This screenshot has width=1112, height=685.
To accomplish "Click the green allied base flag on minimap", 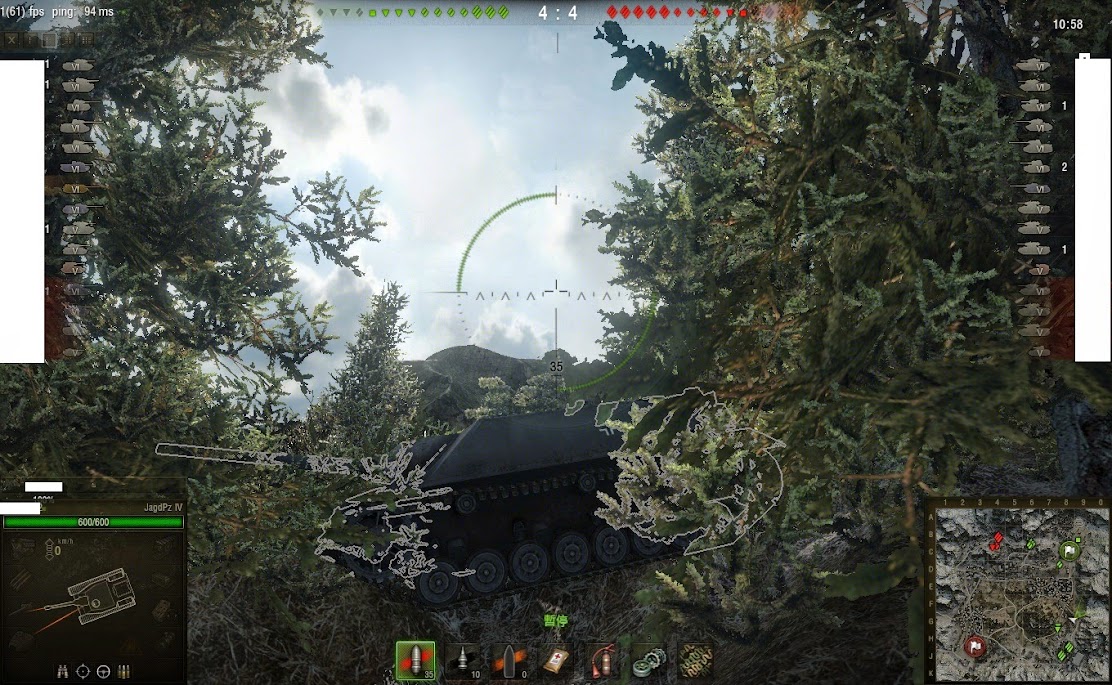I will [1069, 550].
